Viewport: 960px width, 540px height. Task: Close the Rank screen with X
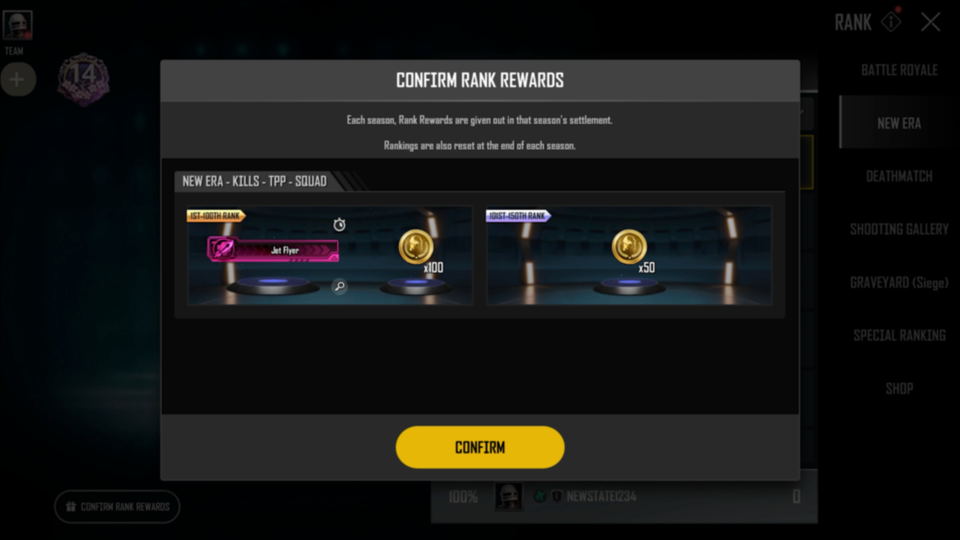(x=930, y=22)
